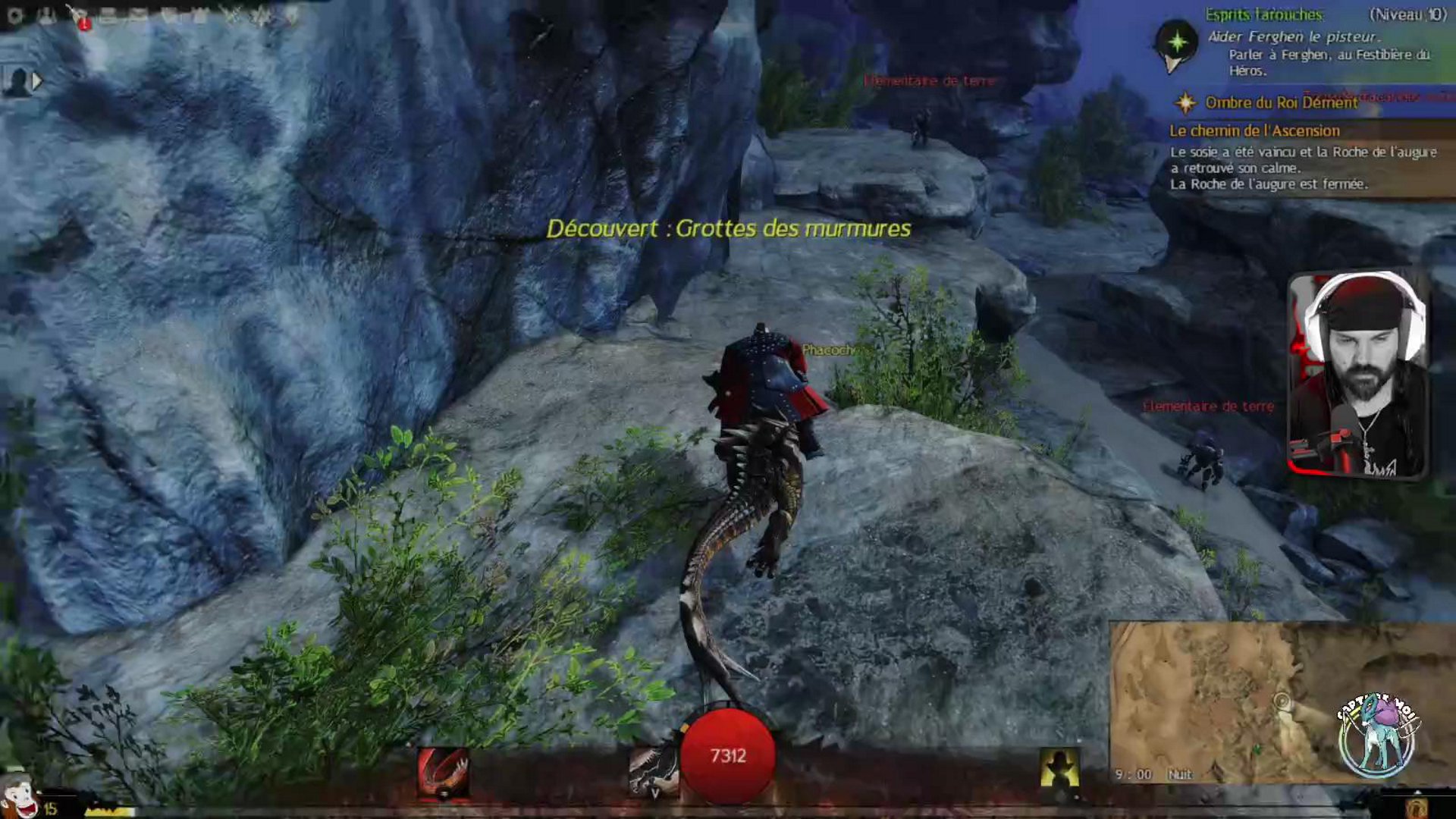Viewport: 1456px width, 819px height.
Task: Open the Hero panel icon with red alert
Action: [x=78, y=17]
